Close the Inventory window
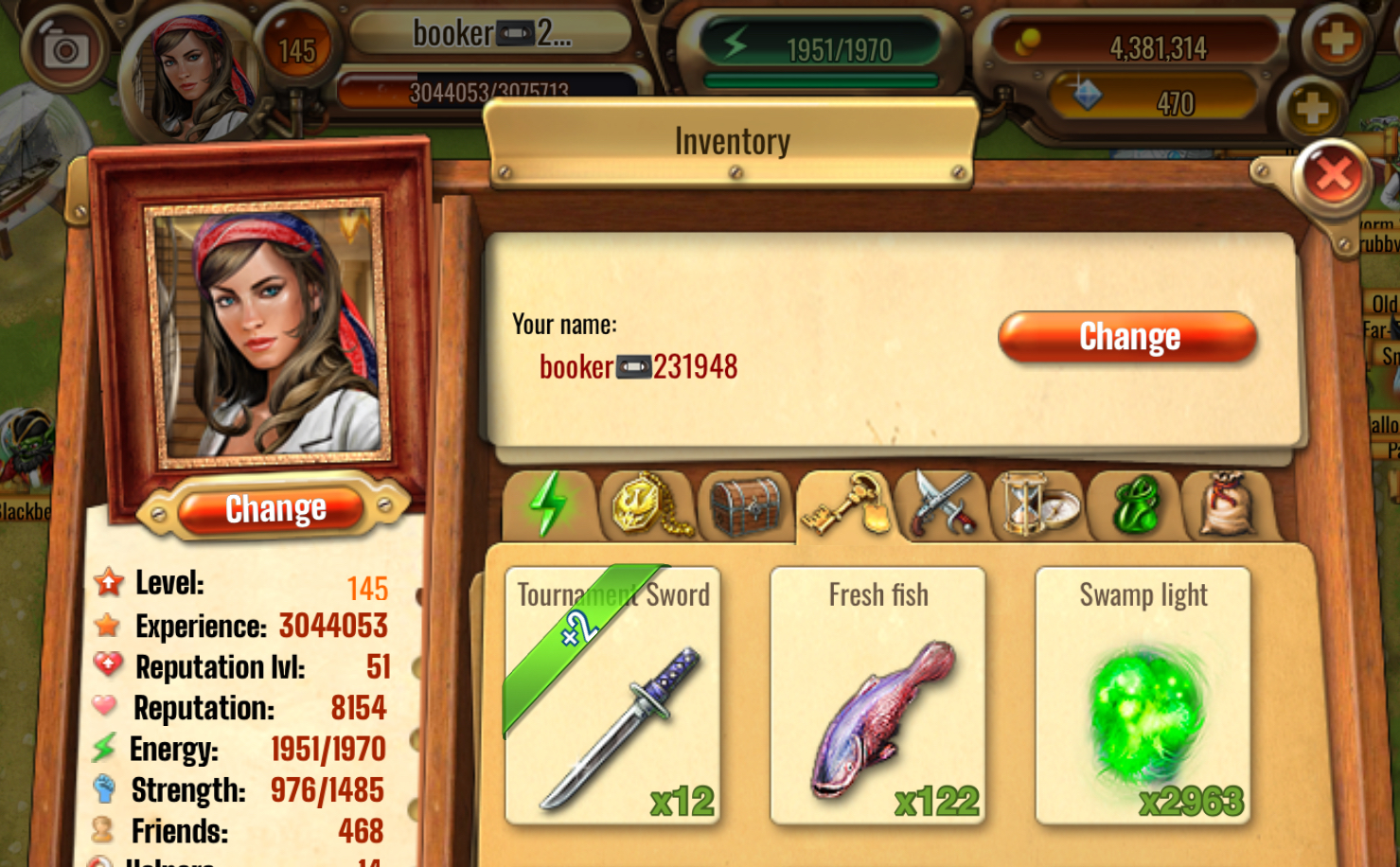 point(1333,175)
